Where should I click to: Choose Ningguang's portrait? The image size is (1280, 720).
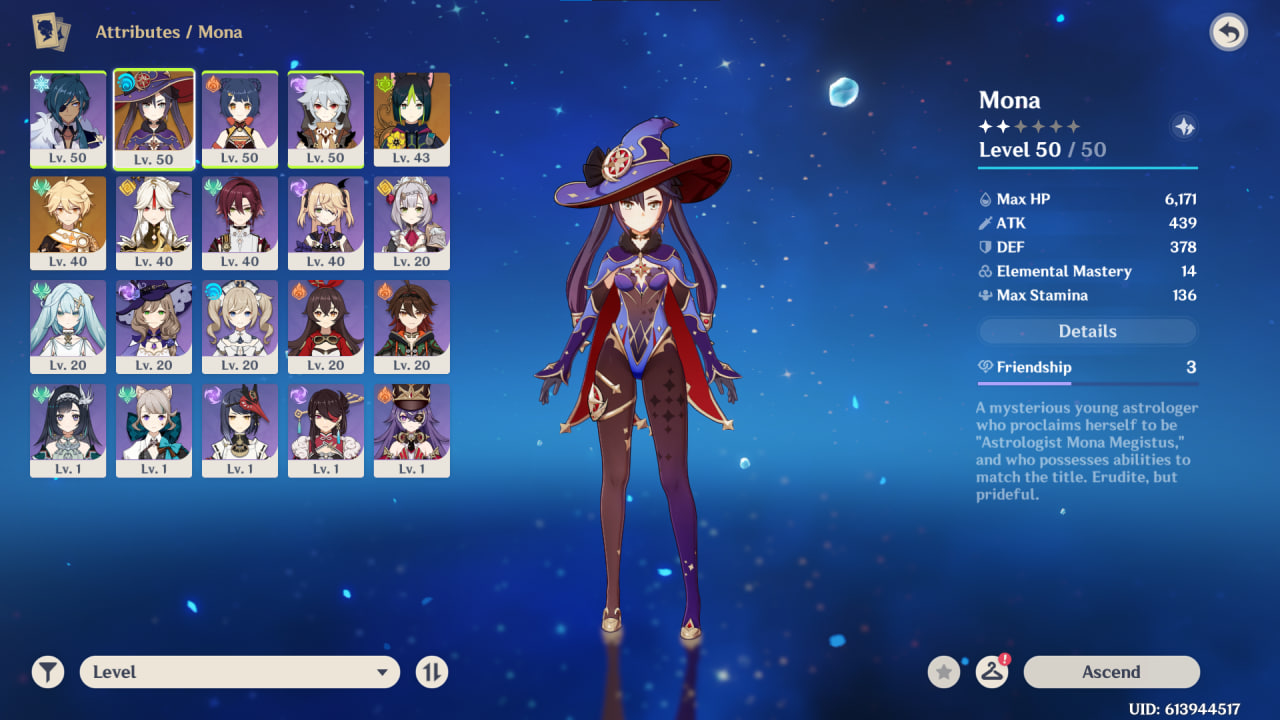(154, 222)
